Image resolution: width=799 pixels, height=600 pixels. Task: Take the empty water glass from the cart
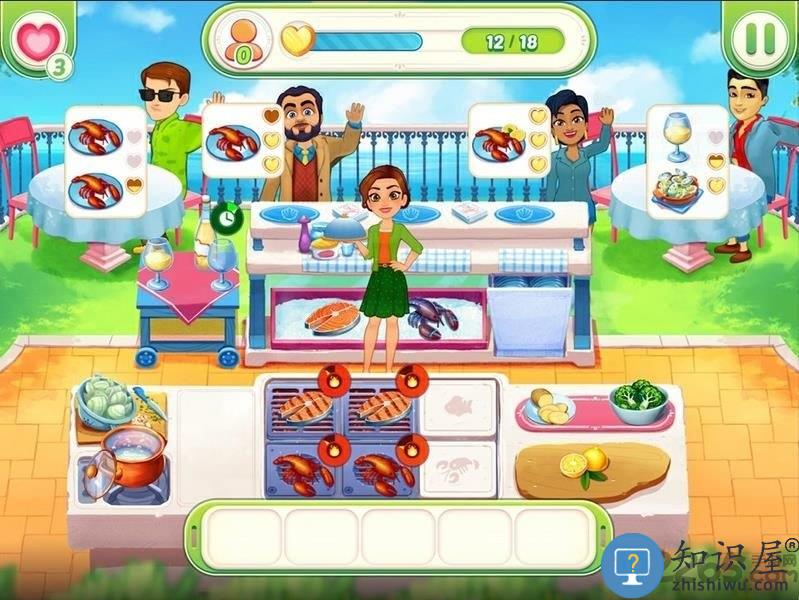pos(221,264)
